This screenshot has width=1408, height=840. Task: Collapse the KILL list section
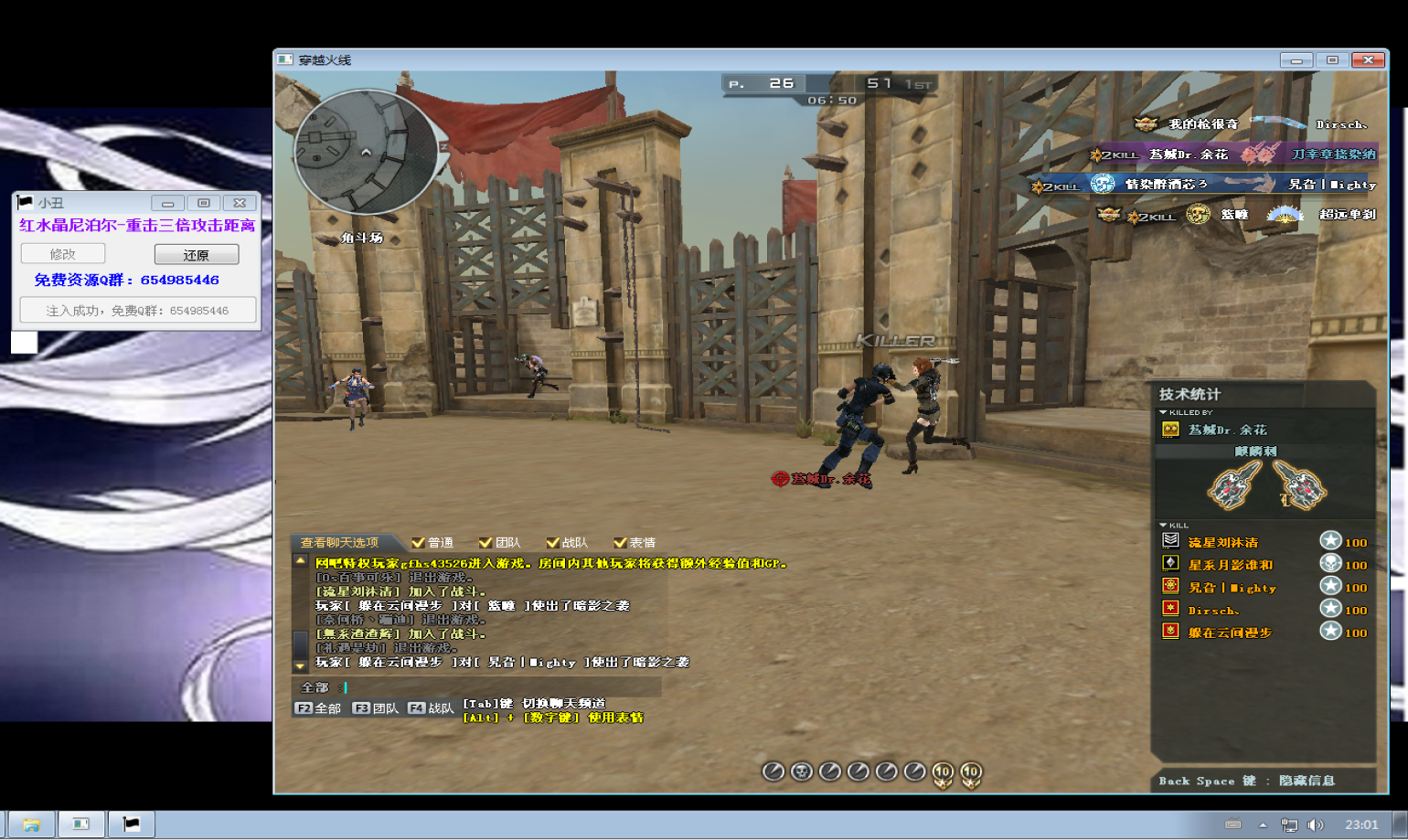[x=1163, y=526]
